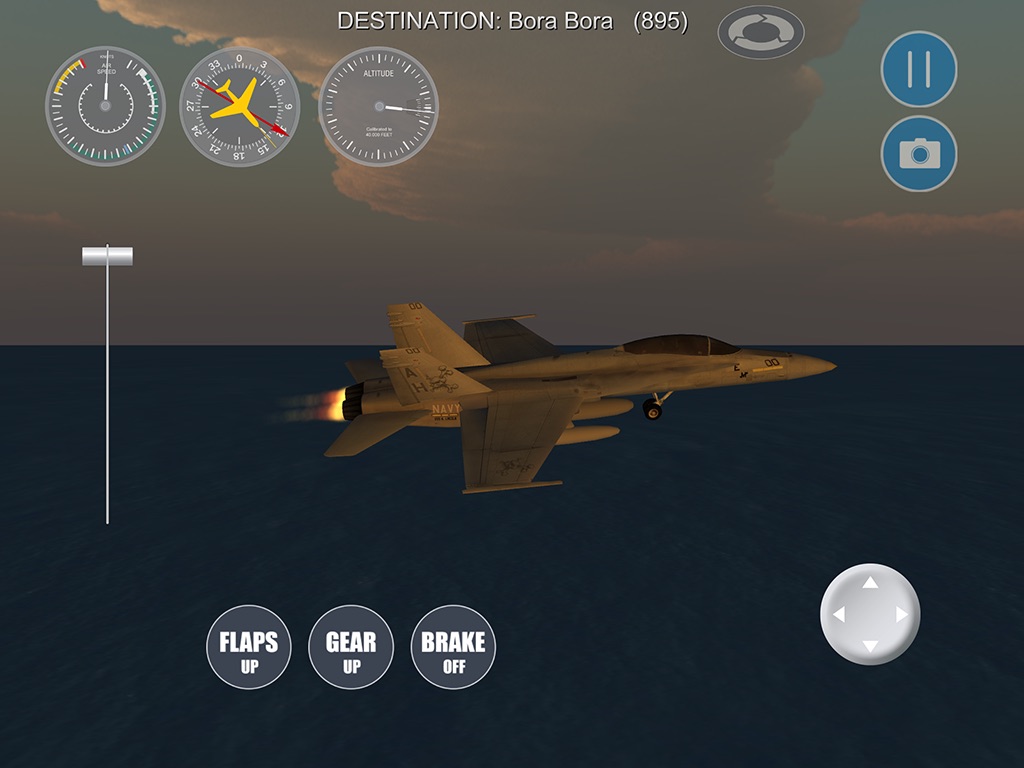Toggle the GEAR UP button

[351, 647]
